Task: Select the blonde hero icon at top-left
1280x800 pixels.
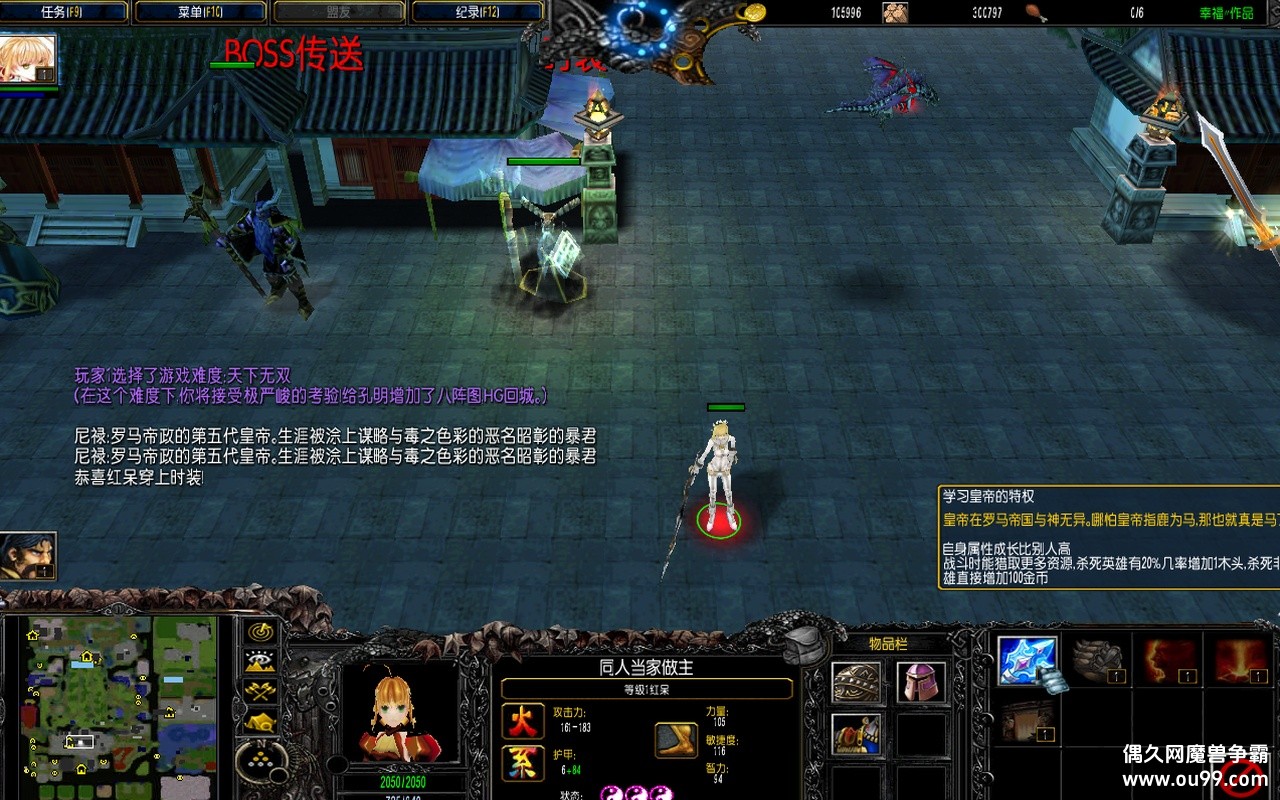Action: click(28, 60)
